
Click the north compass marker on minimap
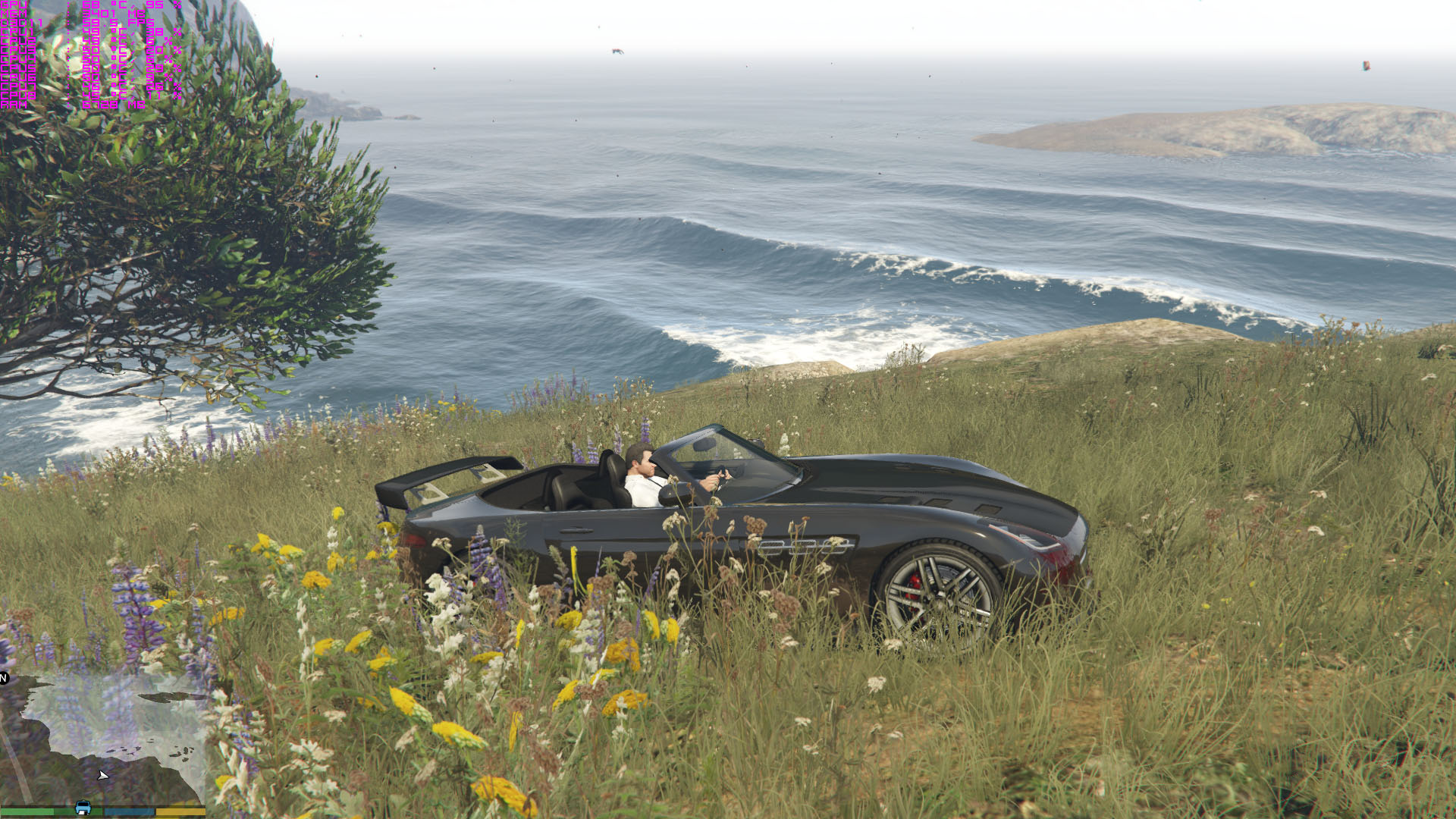(4, 677)
